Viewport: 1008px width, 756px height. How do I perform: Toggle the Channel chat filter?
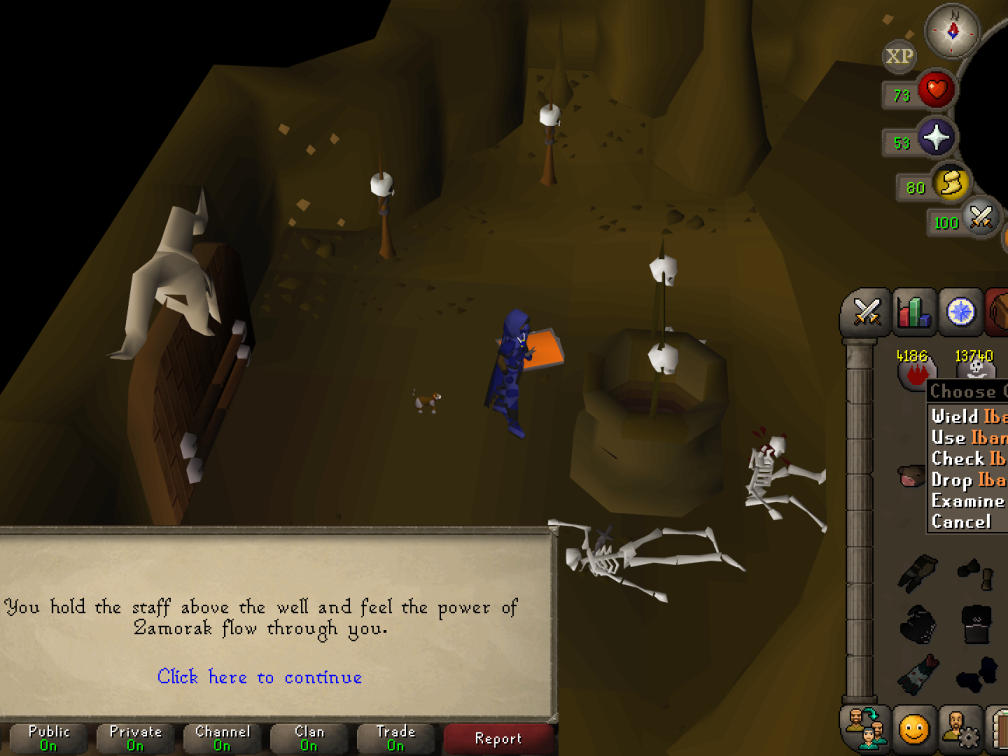222,739
